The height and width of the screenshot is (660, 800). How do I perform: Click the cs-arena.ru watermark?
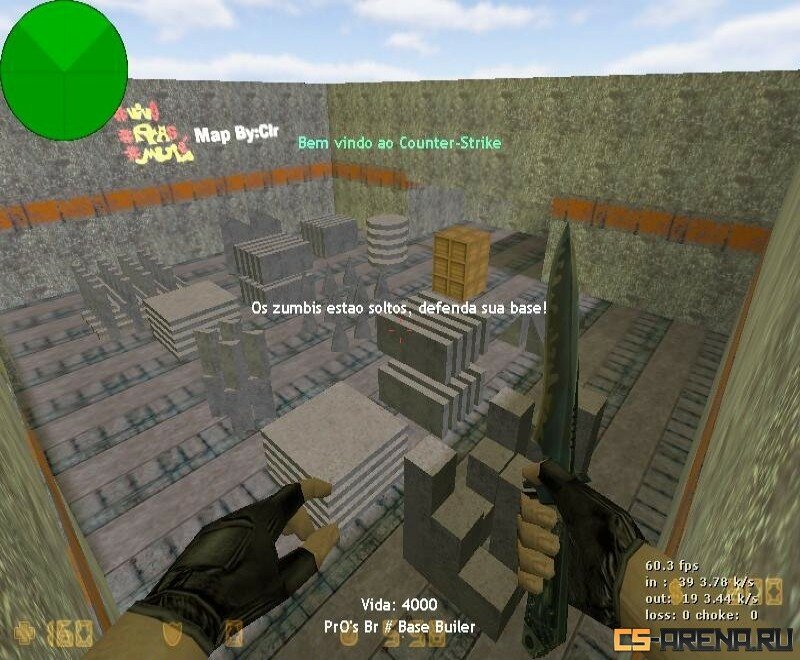click(x=705, y=639)
